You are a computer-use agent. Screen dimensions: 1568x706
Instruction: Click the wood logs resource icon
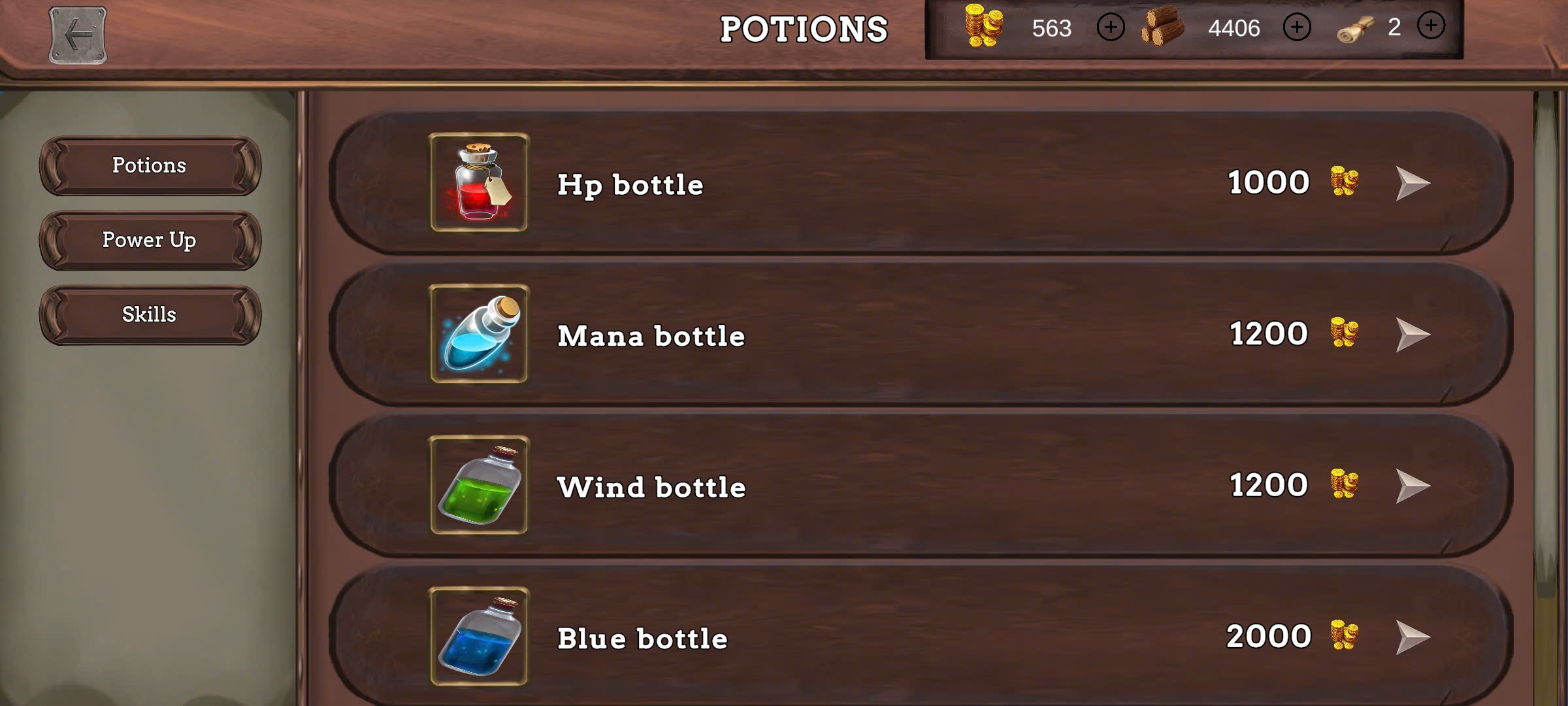click(1162, 27)
